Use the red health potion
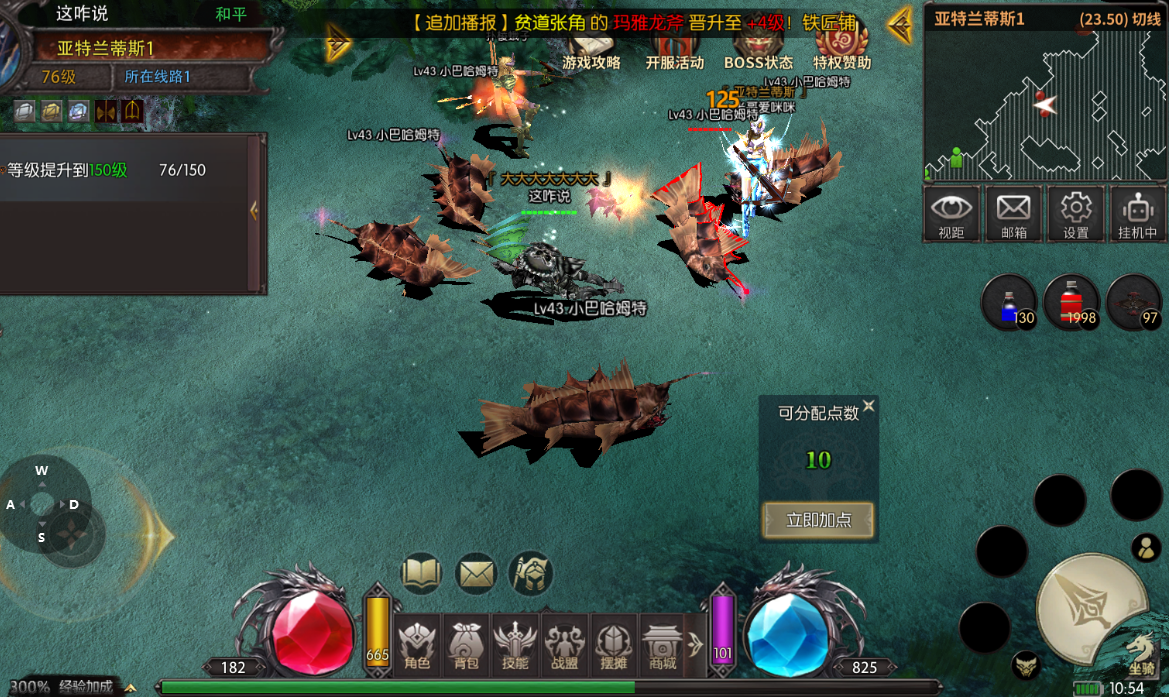1169x697 pixels. pos(1071,301)
